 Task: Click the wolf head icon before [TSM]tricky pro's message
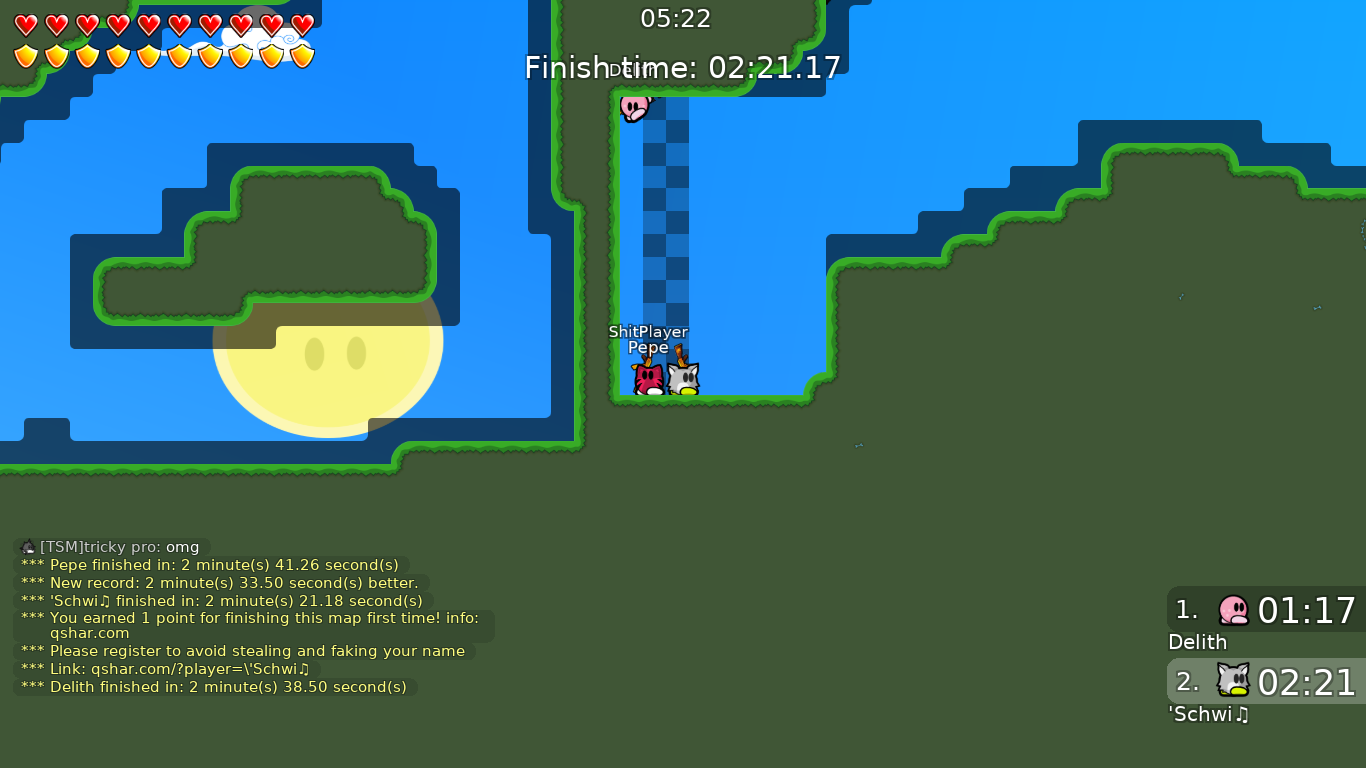click(x=27, y=547)
